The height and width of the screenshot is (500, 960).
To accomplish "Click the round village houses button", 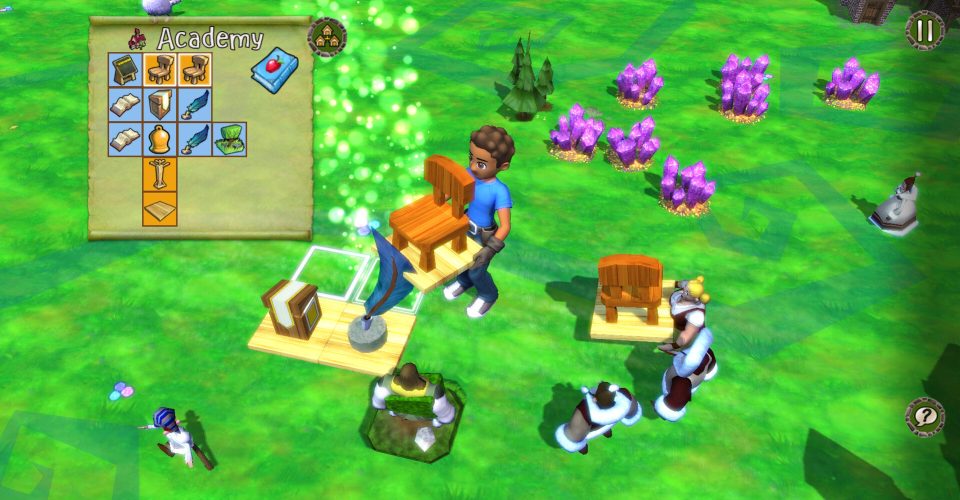I will click(x=327, y=37).
